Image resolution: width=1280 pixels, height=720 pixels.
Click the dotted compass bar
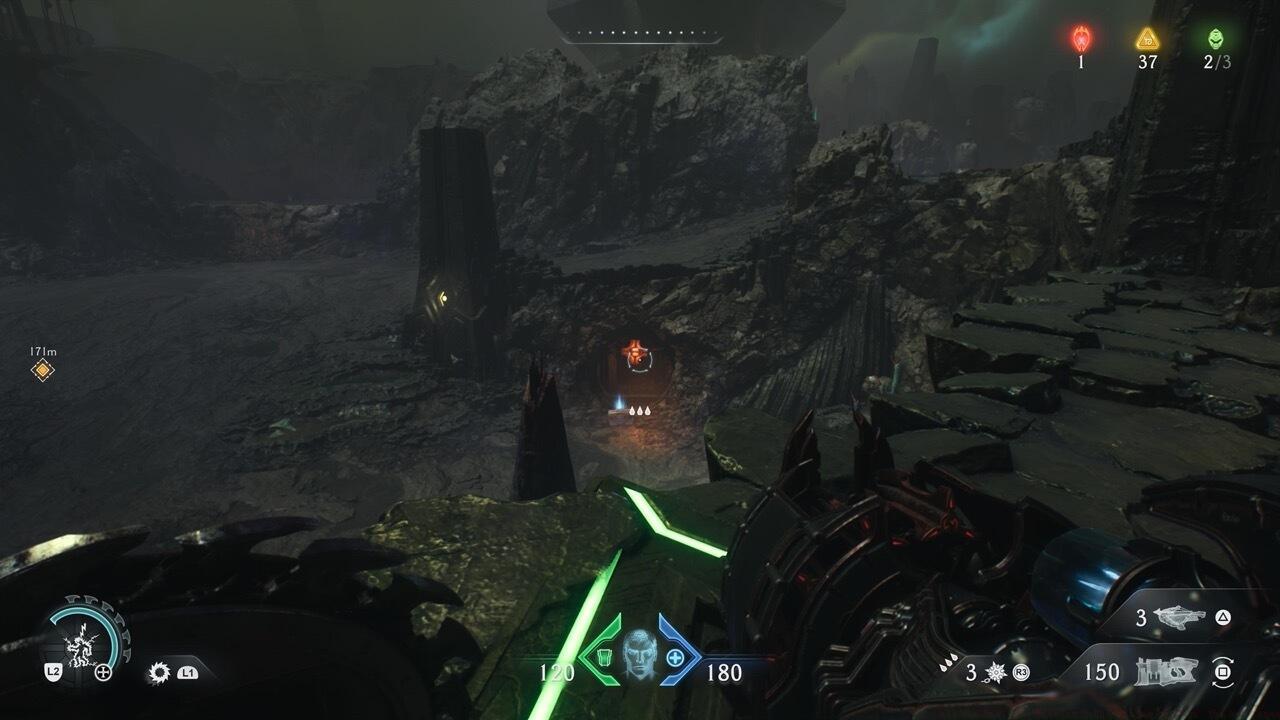coord(640,37)
